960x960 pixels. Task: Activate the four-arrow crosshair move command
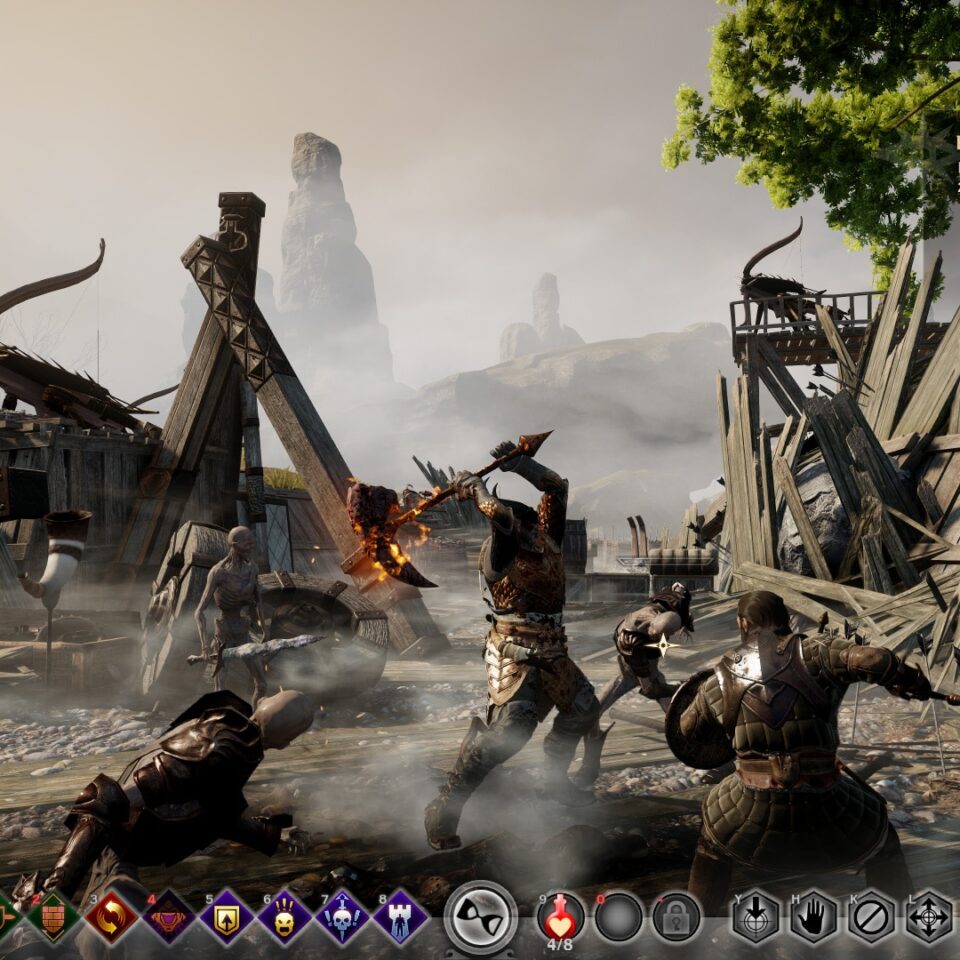click(x=929, y=916)
